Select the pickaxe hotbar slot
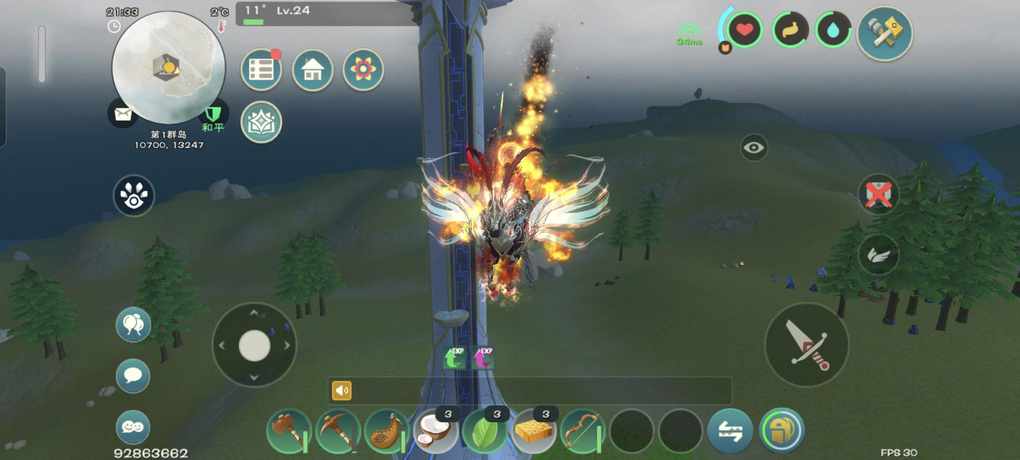 pos(337,431)
